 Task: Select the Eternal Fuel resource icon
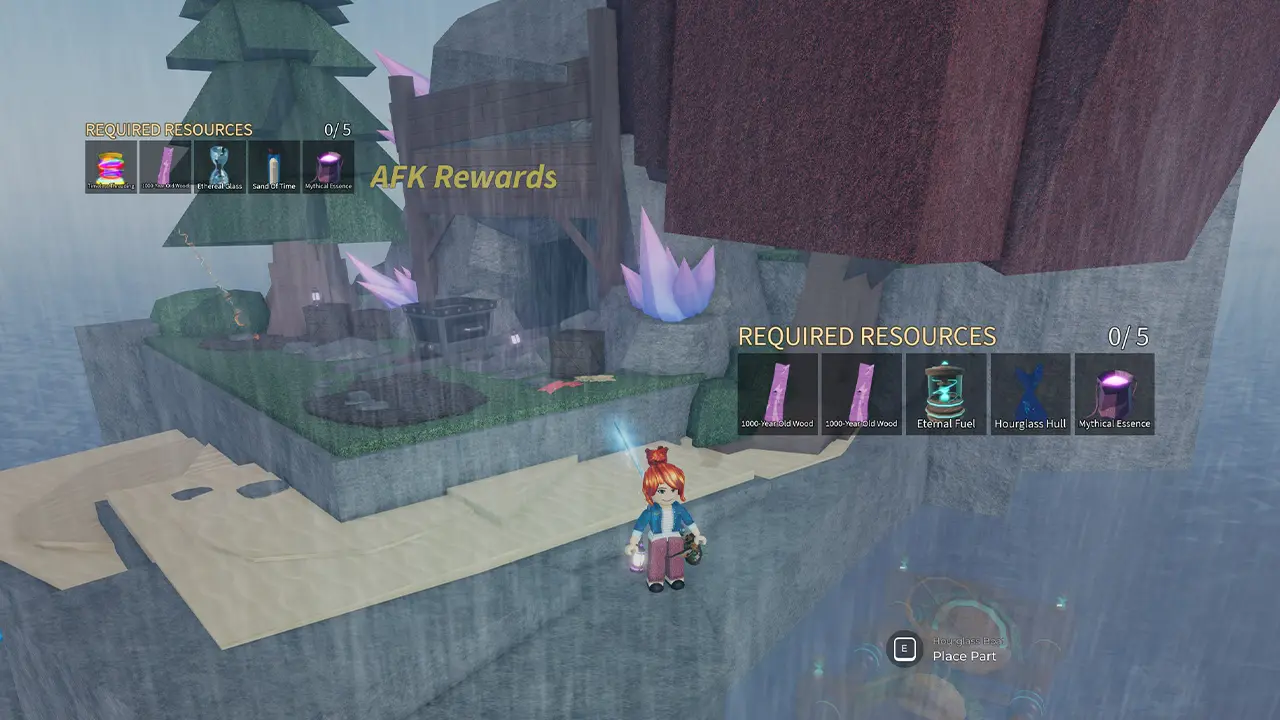945,393
